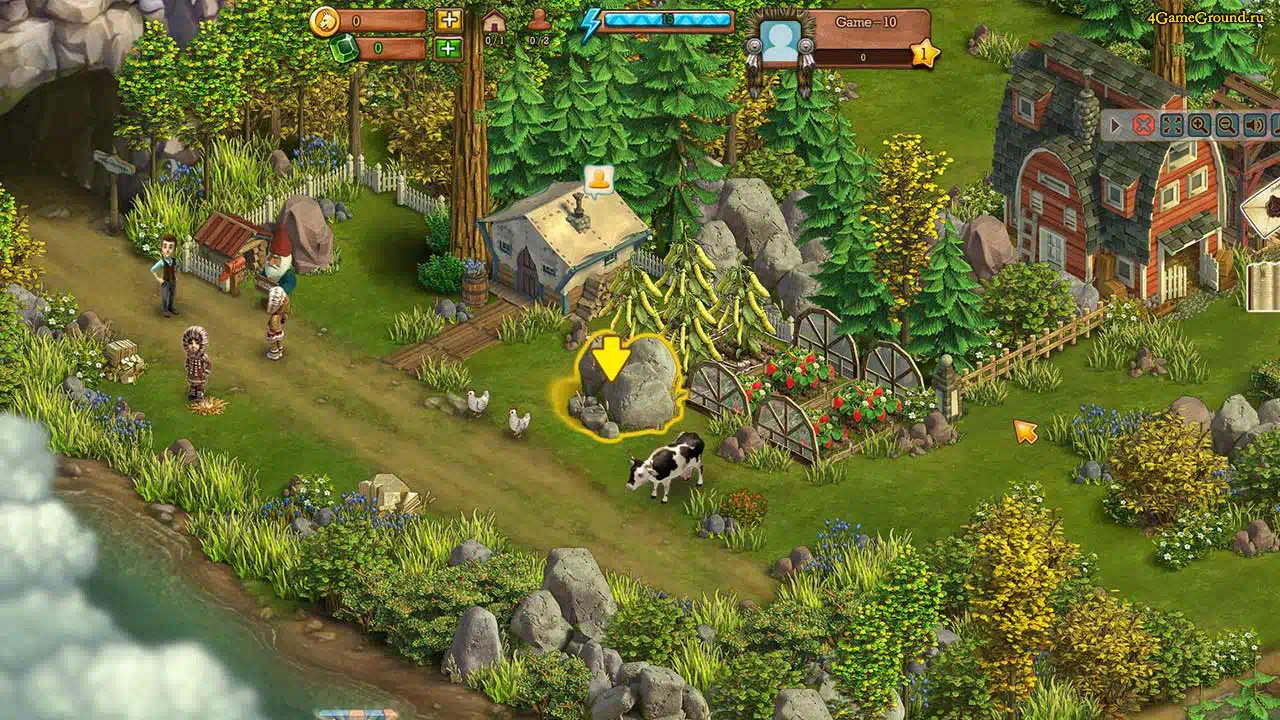This screenshot has height=720, width=1280.
Task: Click the house count icon
Action: pyautogui.click(x=494, y=22)
